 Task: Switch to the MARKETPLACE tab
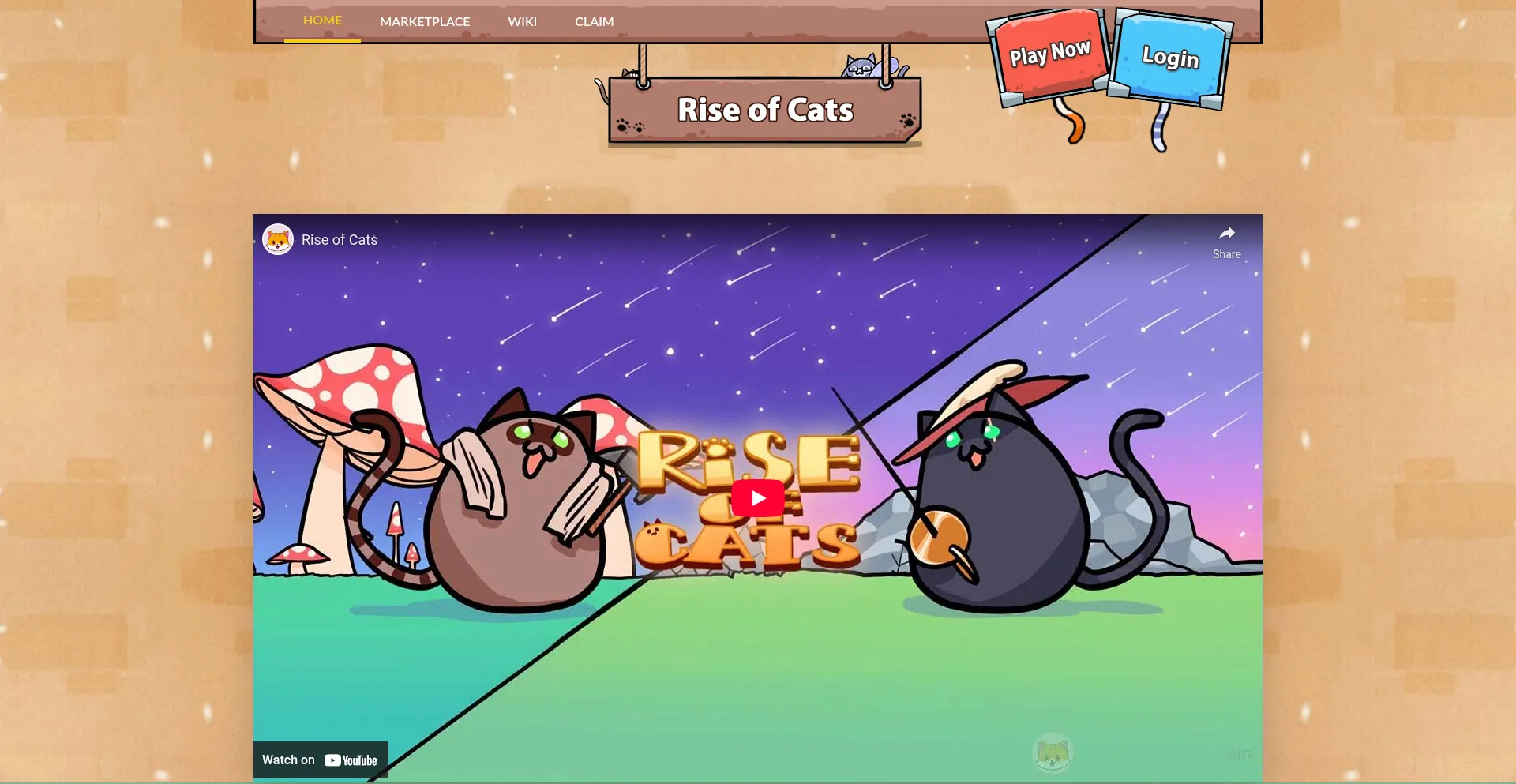pos(425,21)
